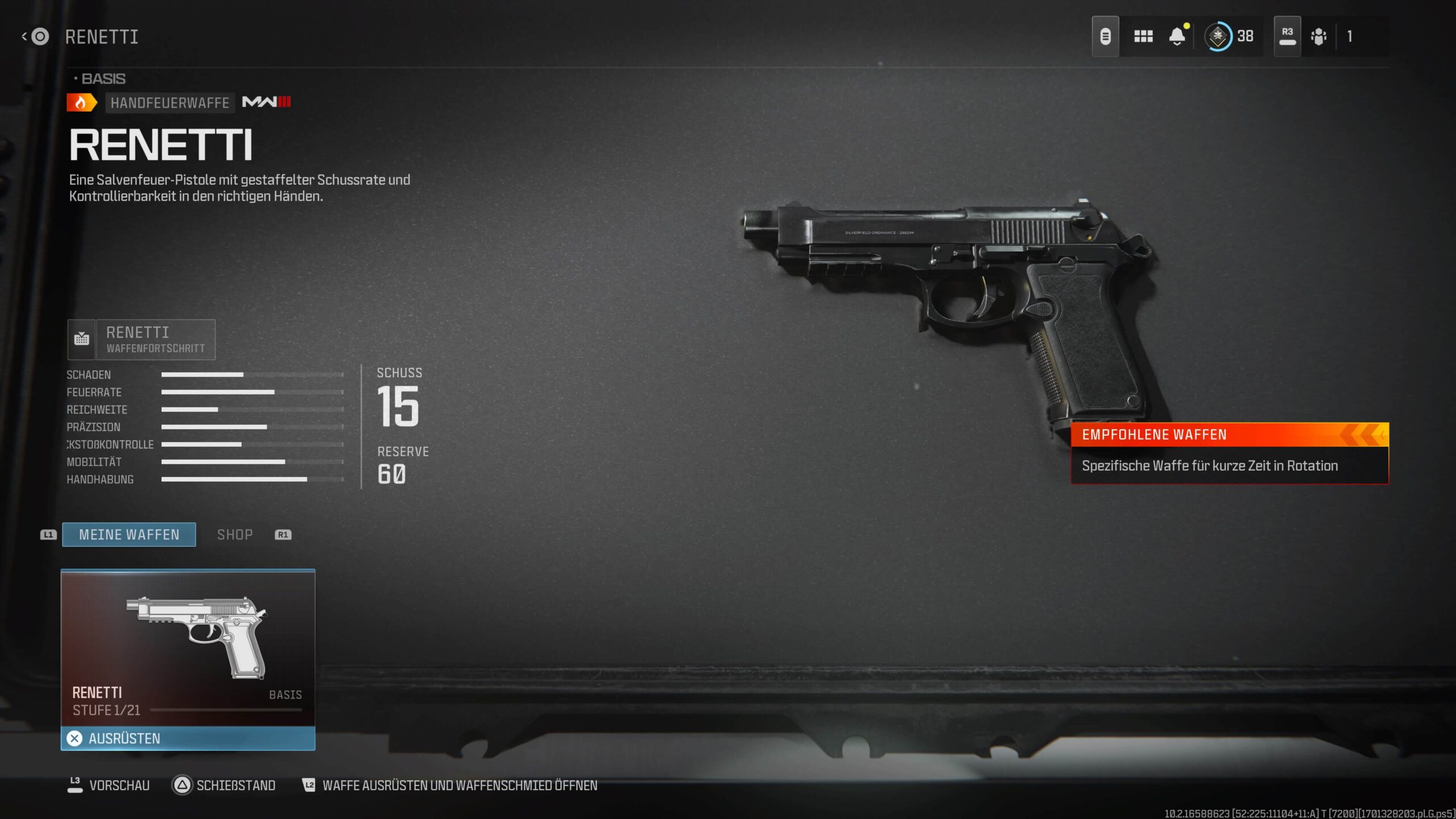Click the battery-shaped icon in top bar
Viewport: 1456px width, 819px height.
[x=1105, y=36]
